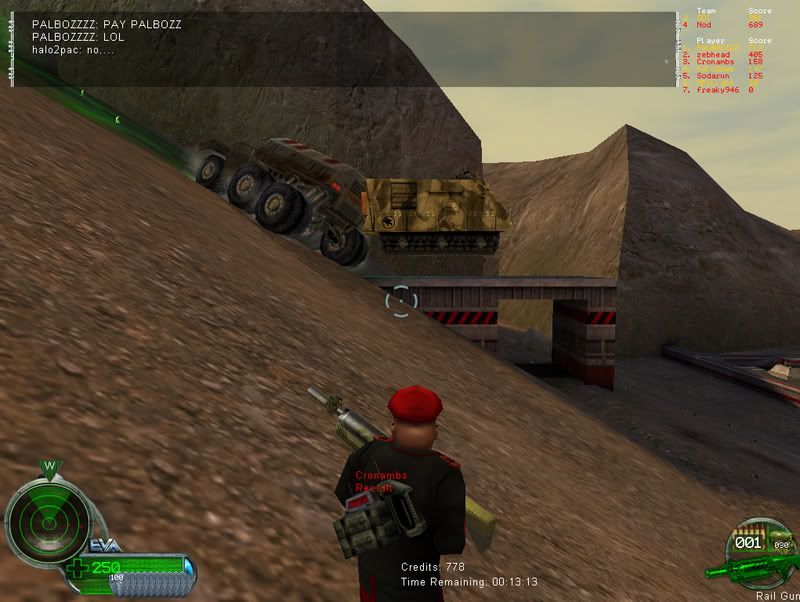Click the circular radar minimap

click(41, 519)
